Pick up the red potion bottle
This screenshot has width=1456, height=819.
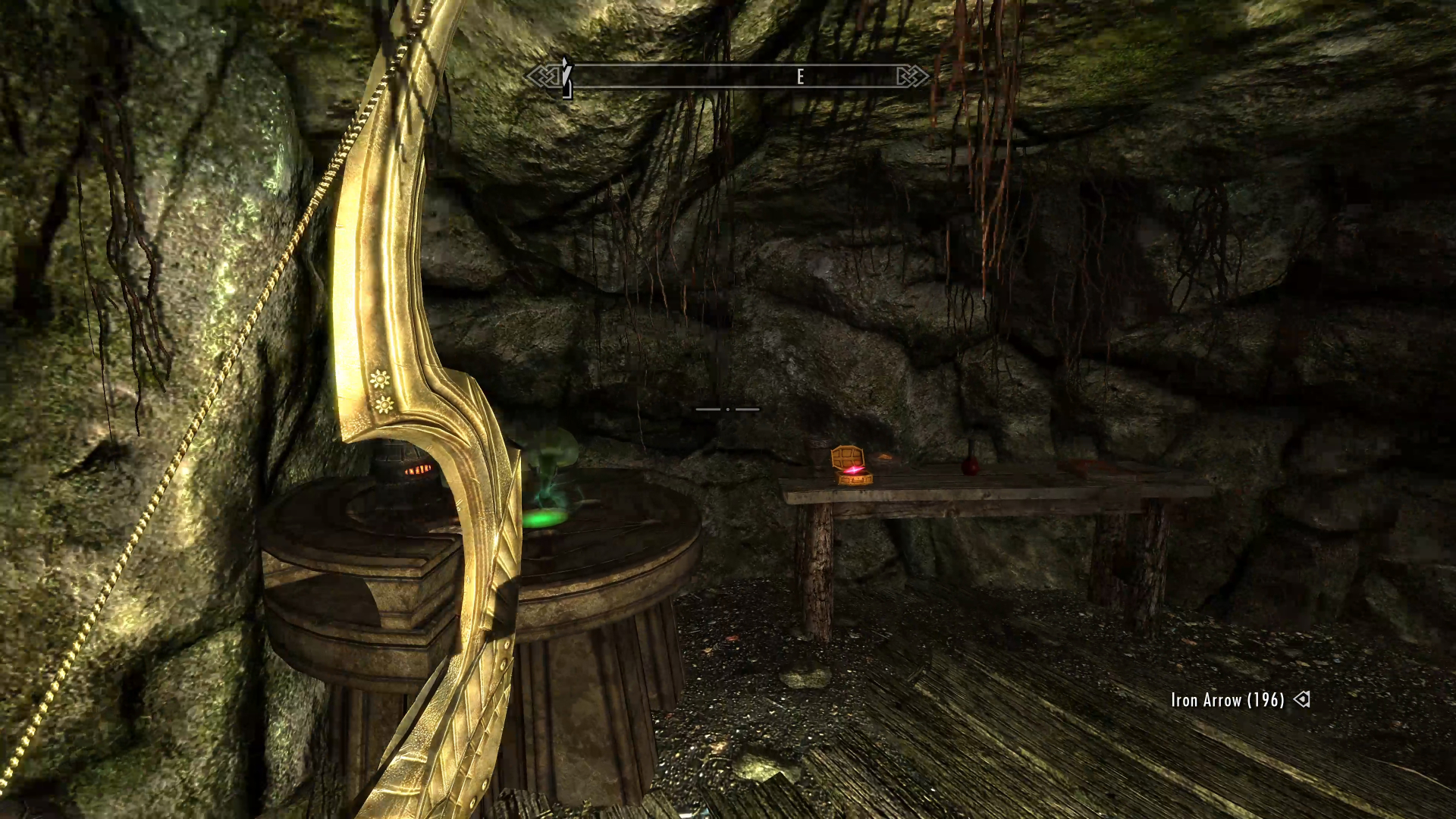click(969, 466)
